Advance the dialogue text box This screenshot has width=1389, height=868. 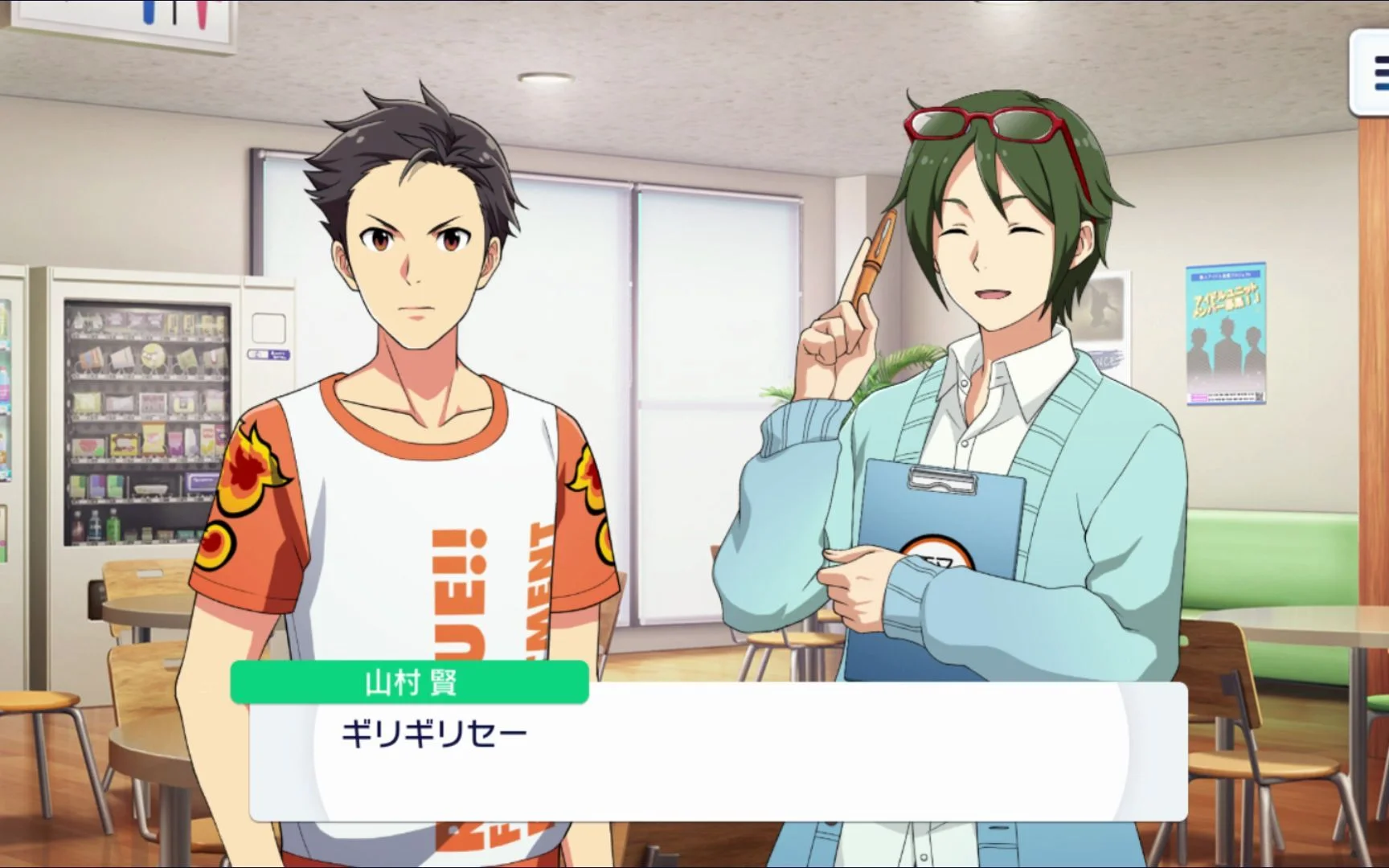click(x=718, y=751)
